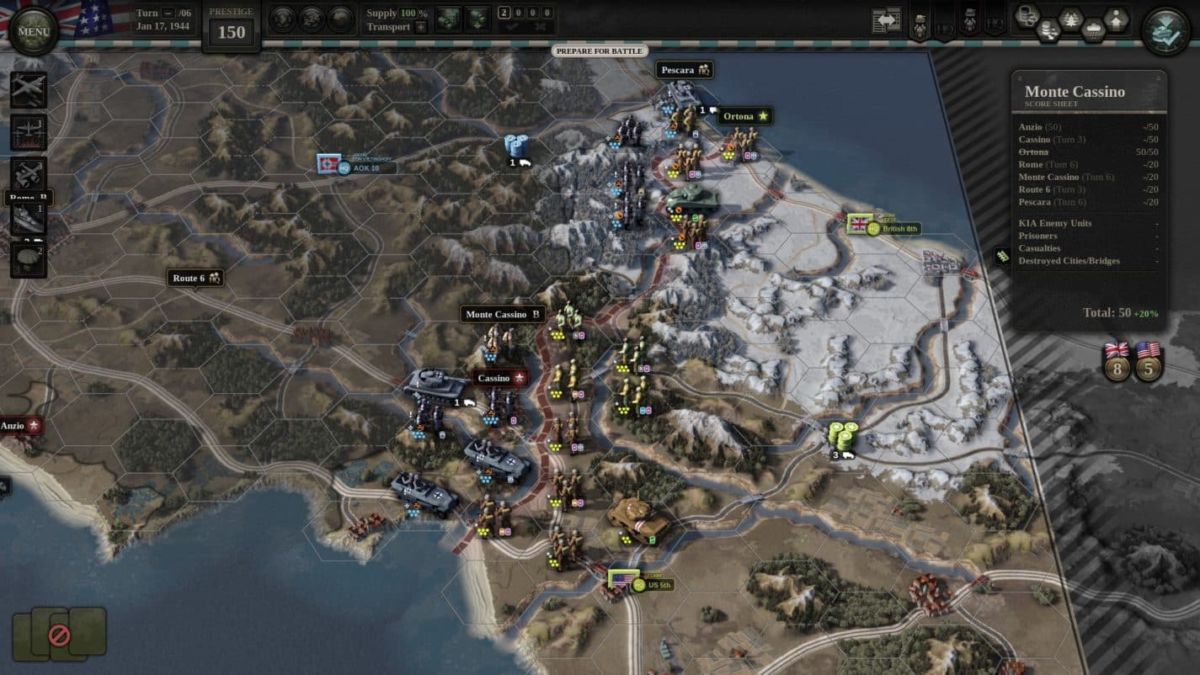
Task: Select the paratrooper drop icon
Action: point(28,258)
